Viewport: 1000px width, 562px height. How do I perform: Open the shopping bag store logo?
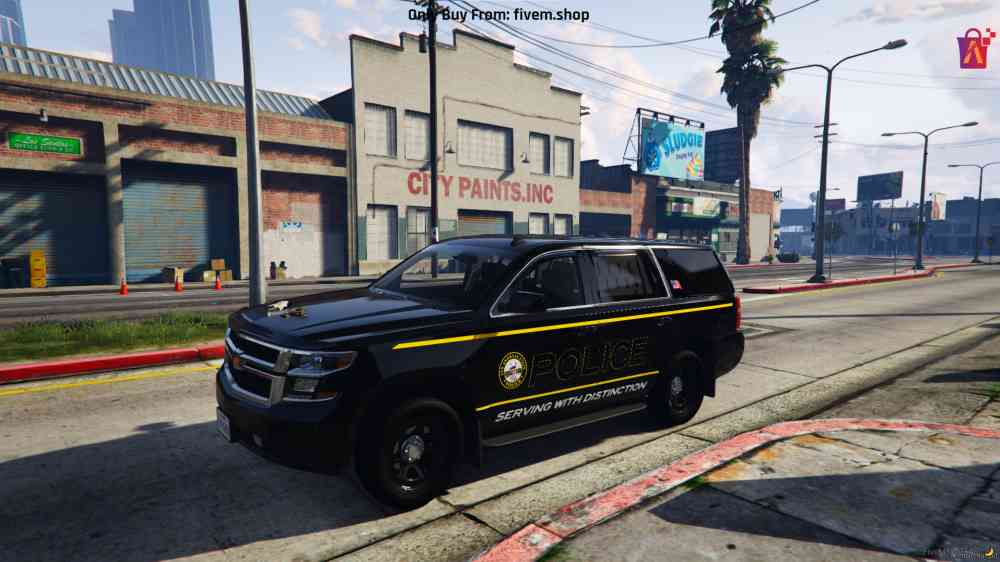[x=974, y=49]
